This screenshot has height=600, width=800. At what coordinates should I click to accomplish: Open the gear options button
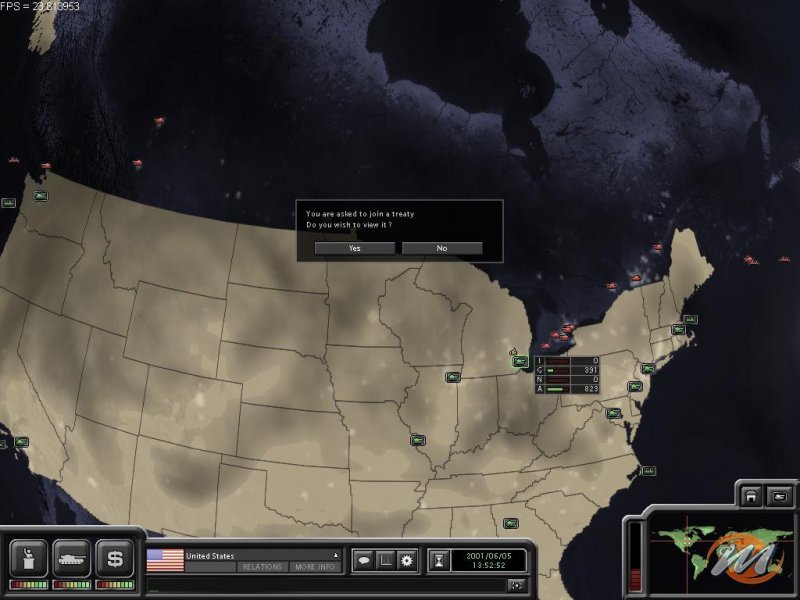coord(407,561)
